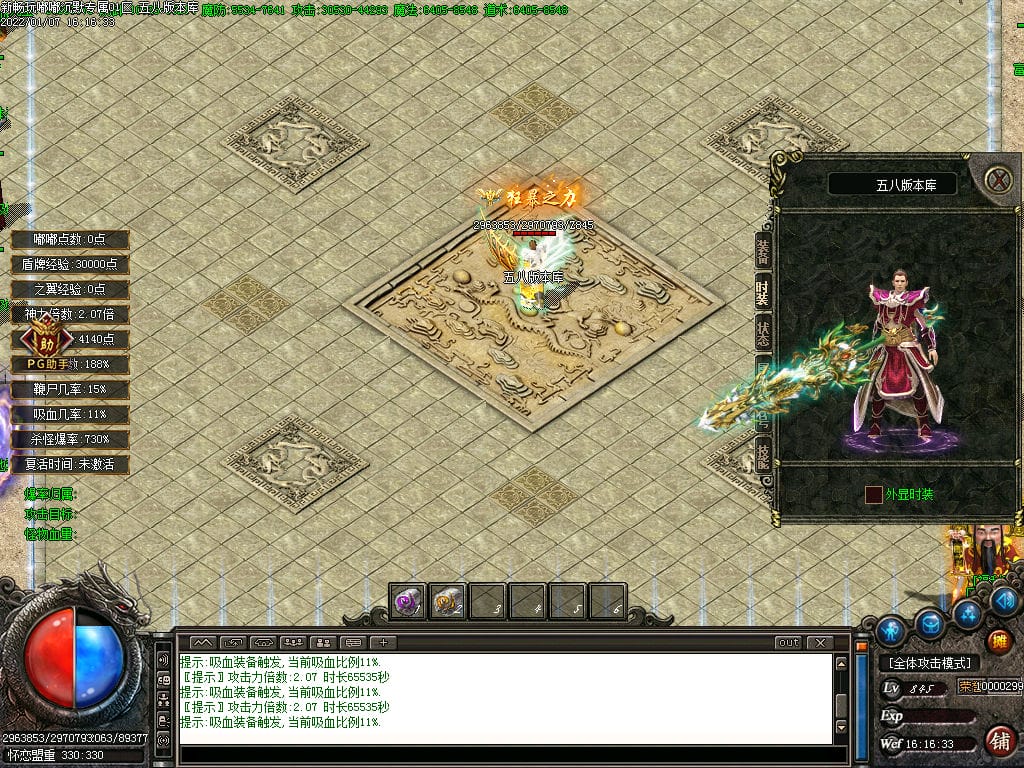1024x768 pixels.
Task: Click the 'out' button on the chat bar
Action: pos(789,642)
